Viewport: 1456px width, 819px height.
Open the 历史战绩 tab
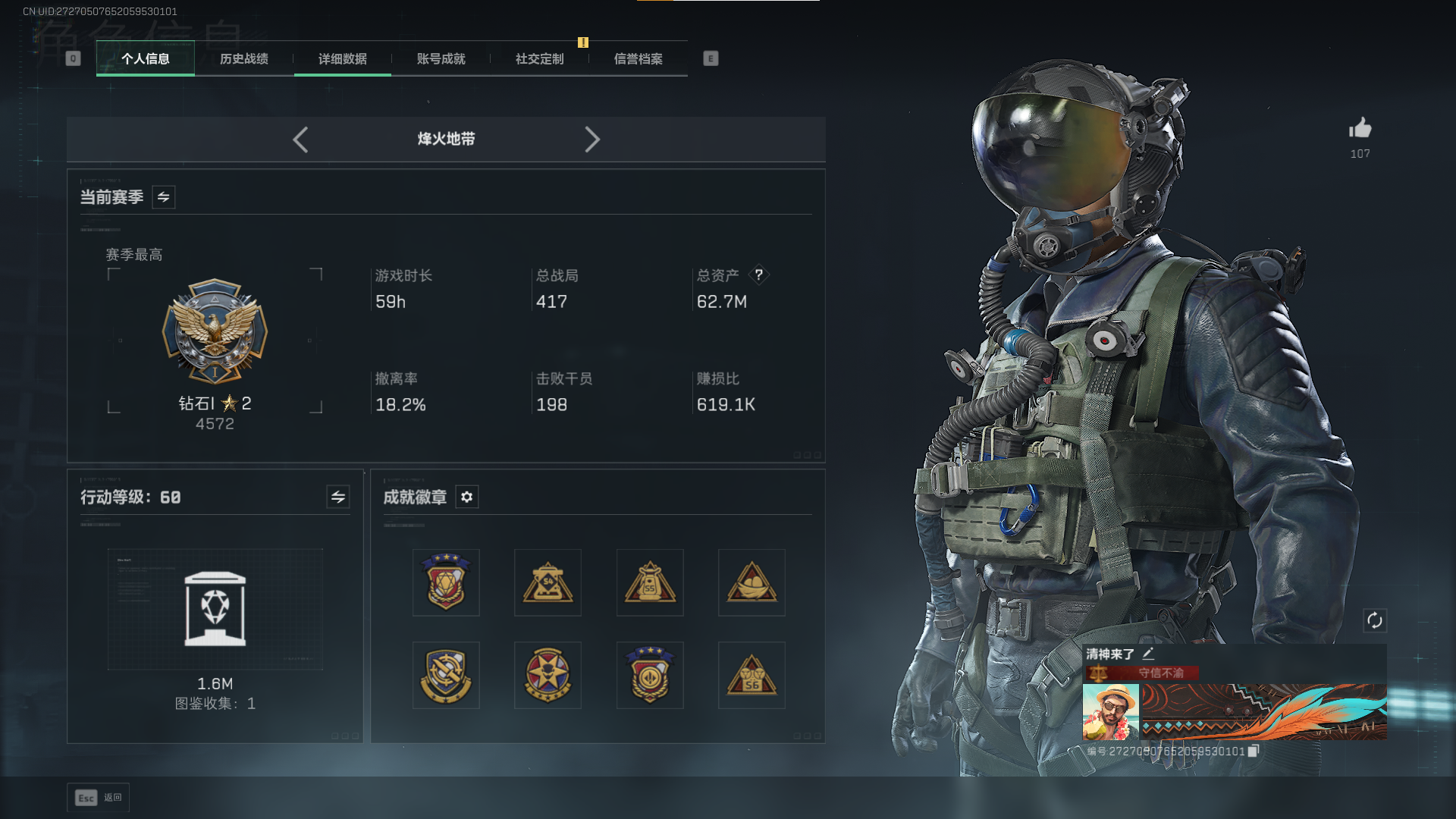point(244,59)
